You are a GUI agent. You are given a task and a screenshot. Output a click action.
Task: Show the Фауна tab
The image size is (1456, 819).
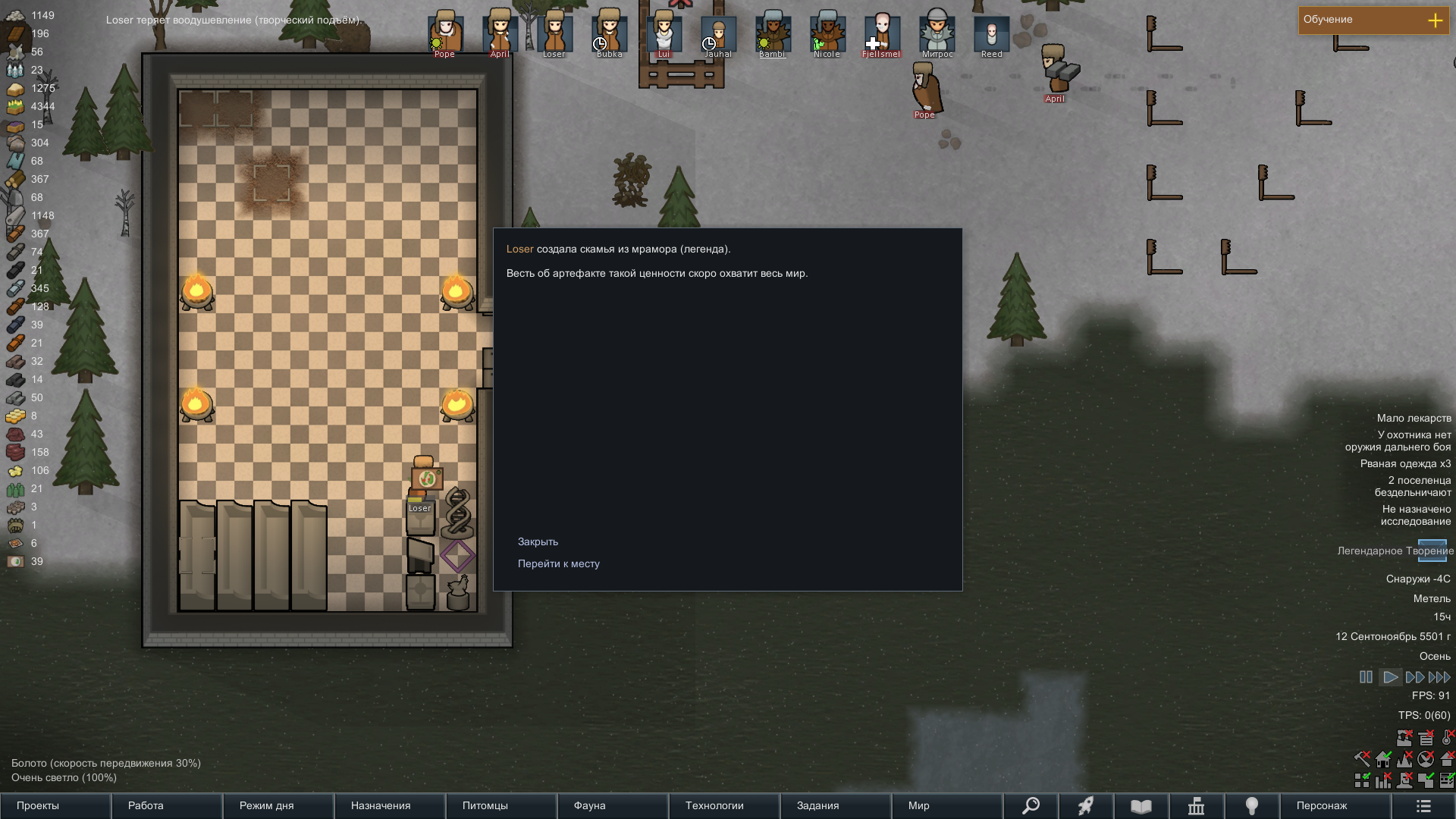(x=589, y=805)
